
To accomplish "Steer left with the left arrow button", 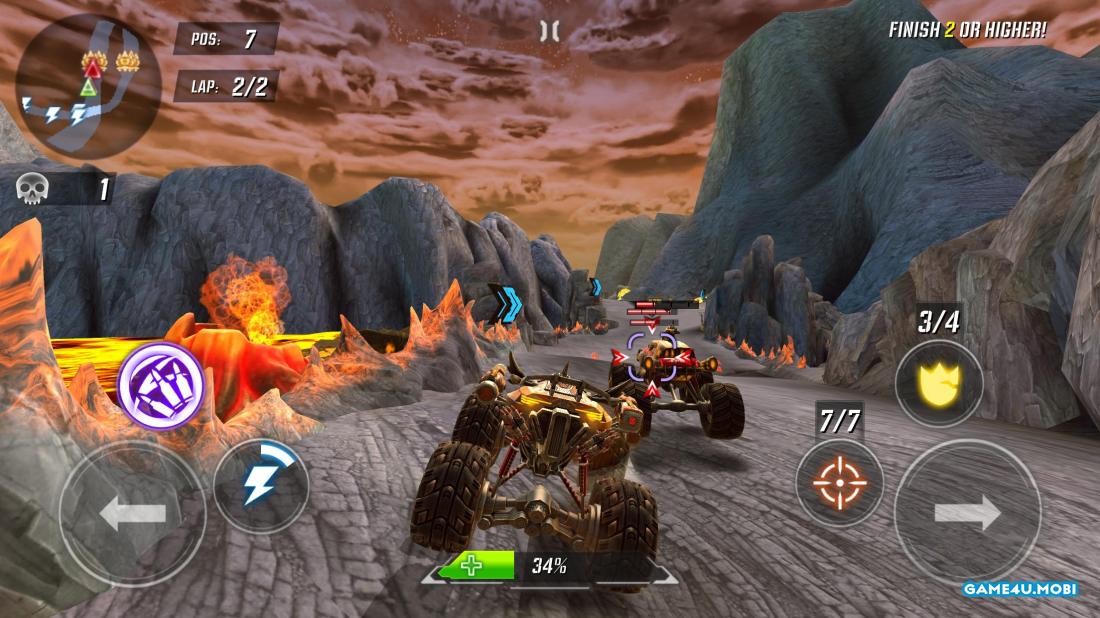I will click(133, 514).
